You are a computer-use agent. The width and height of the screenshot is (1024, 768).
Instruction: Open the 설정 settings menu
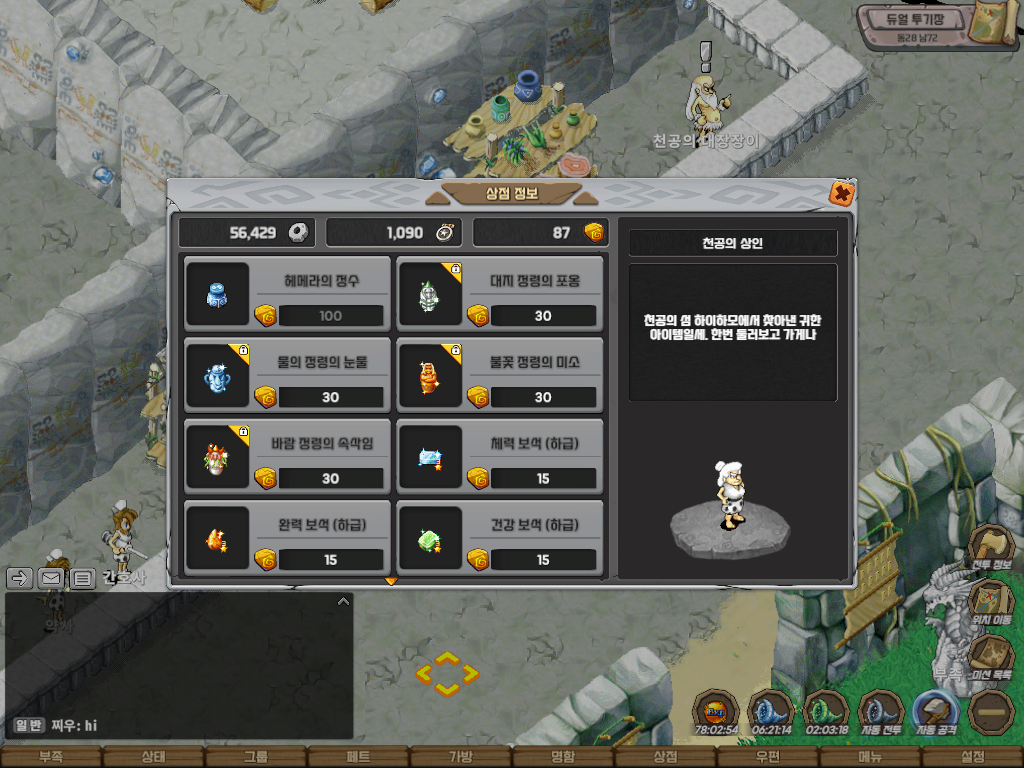click(972, 757)
